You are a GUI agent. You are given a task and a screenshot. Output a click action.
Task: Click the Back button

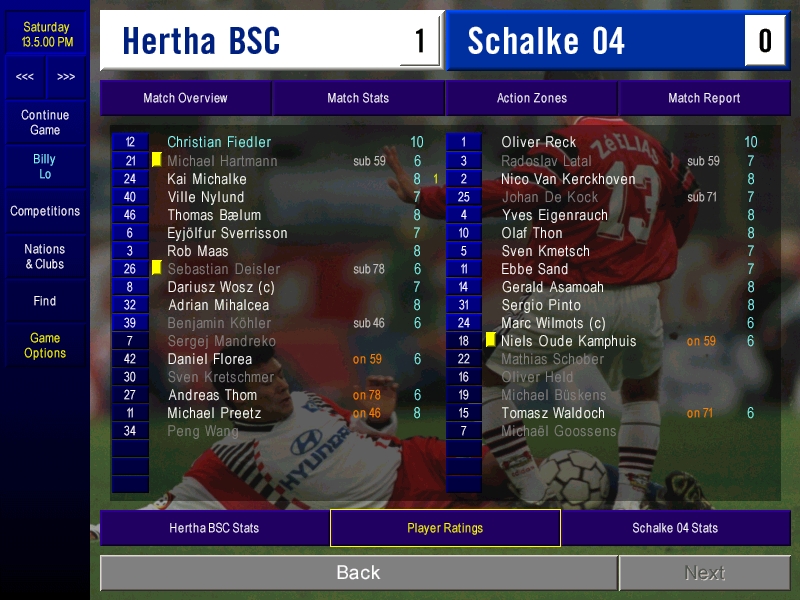pyautogui.click(x=358, y=573)
